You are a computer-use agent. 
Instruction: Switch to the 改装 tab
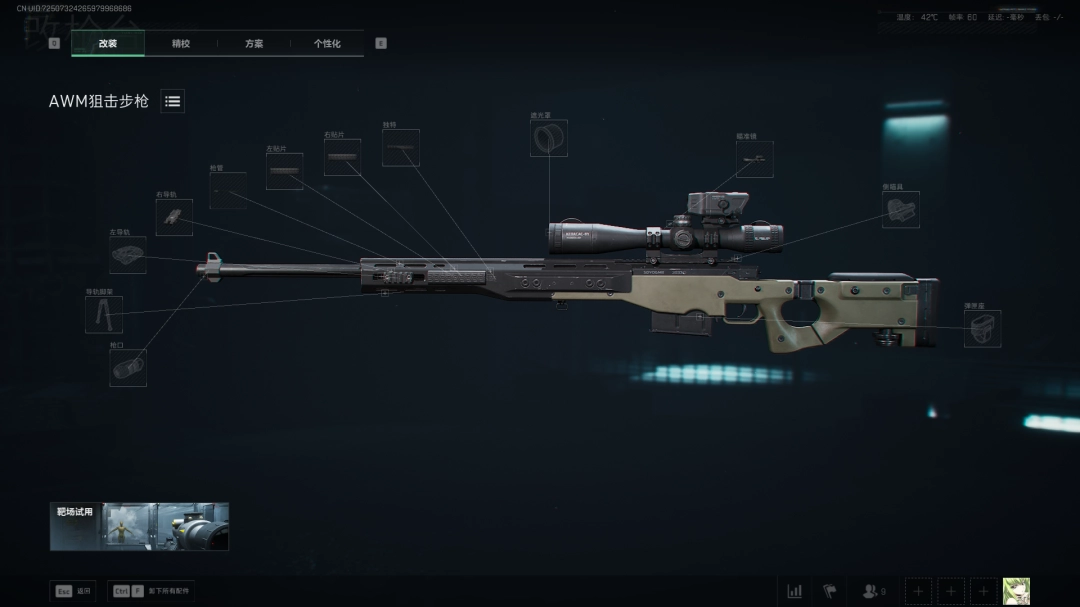click(108, 44)
